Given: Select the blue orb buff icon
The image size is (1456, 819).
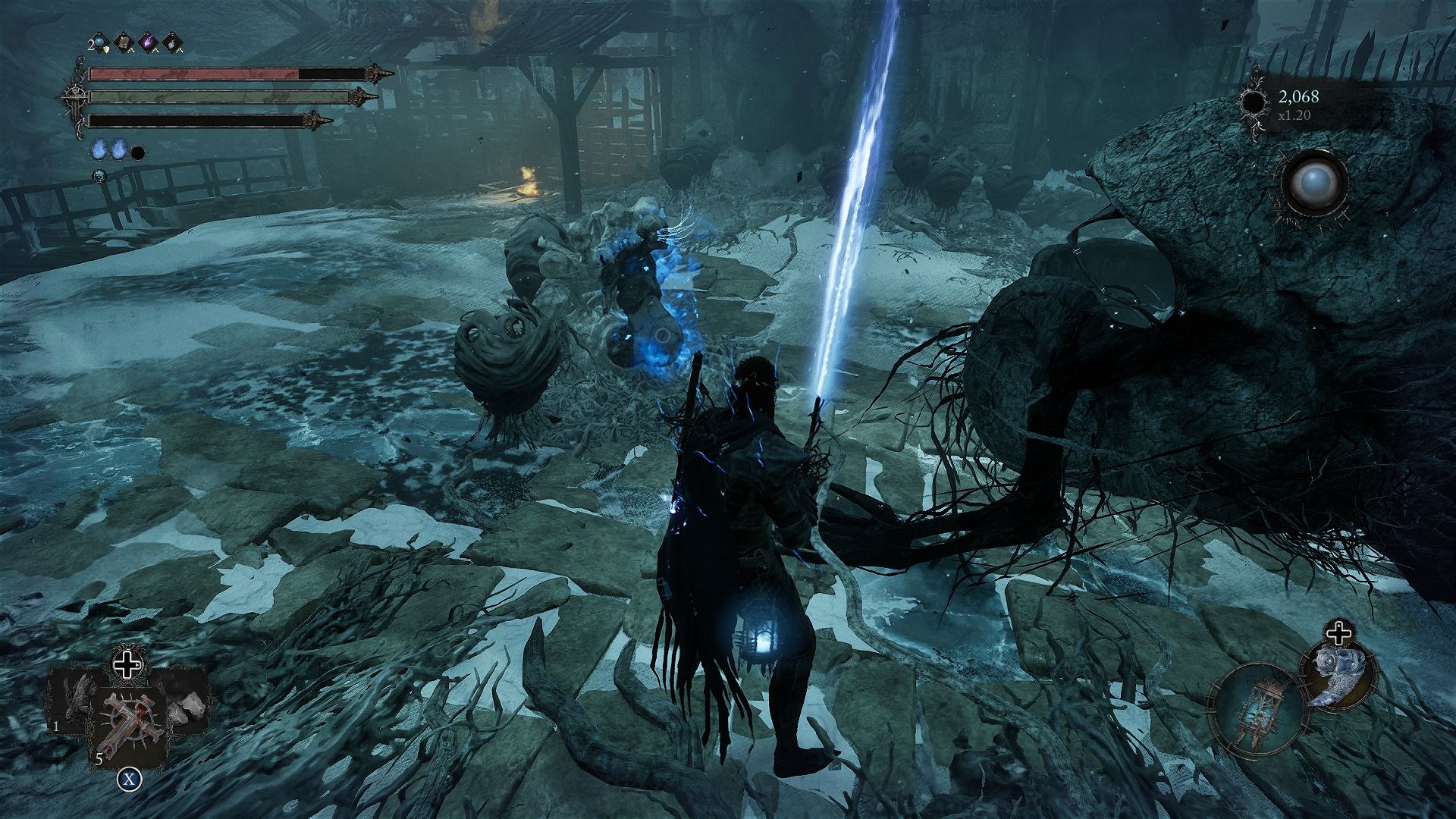Looking at the screenshot, I should tap(99, 42).
